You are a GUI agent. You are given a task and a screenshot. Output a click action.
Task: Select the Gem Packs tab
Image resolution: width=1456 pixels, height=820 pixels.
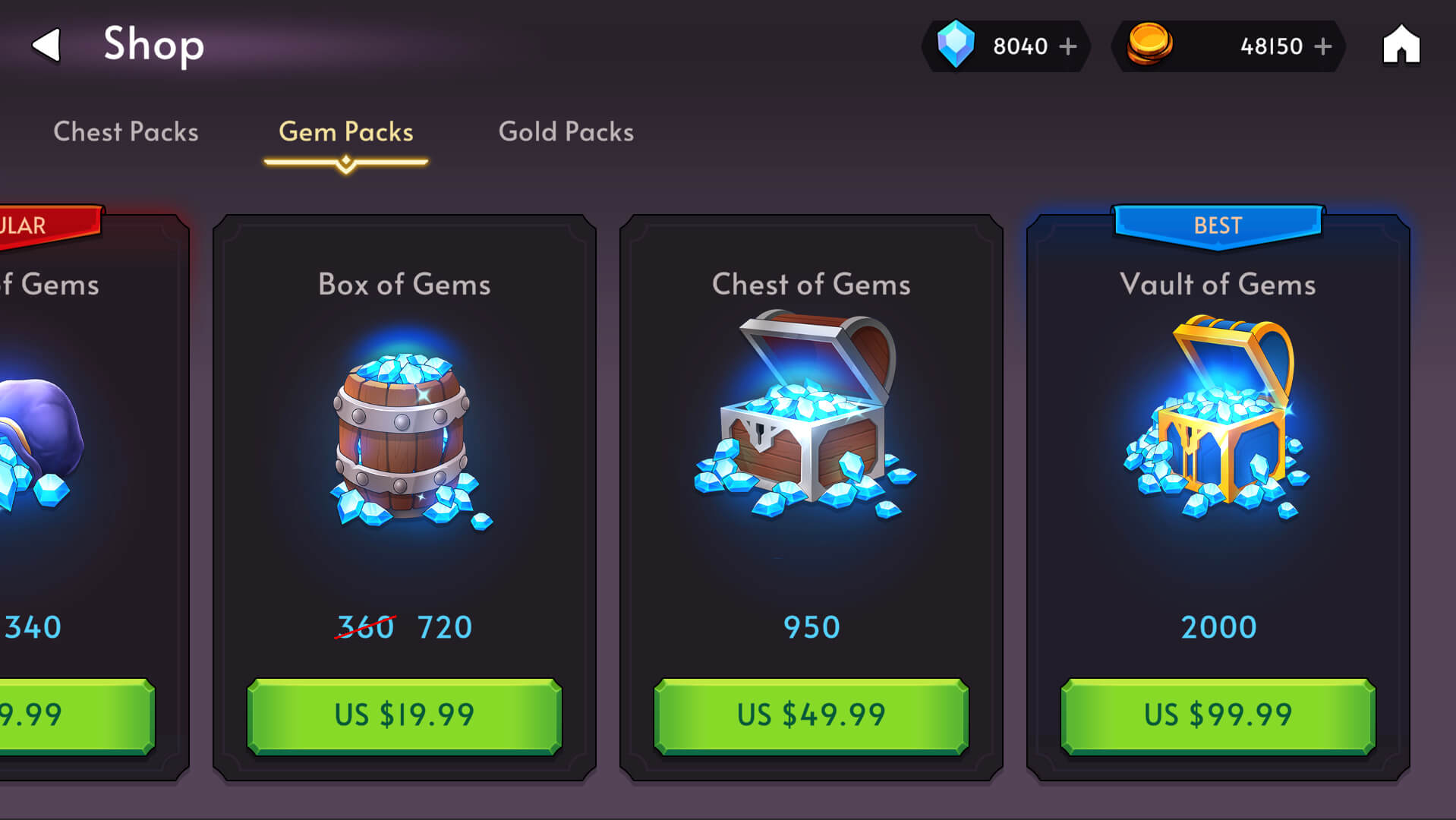[346, 132]
